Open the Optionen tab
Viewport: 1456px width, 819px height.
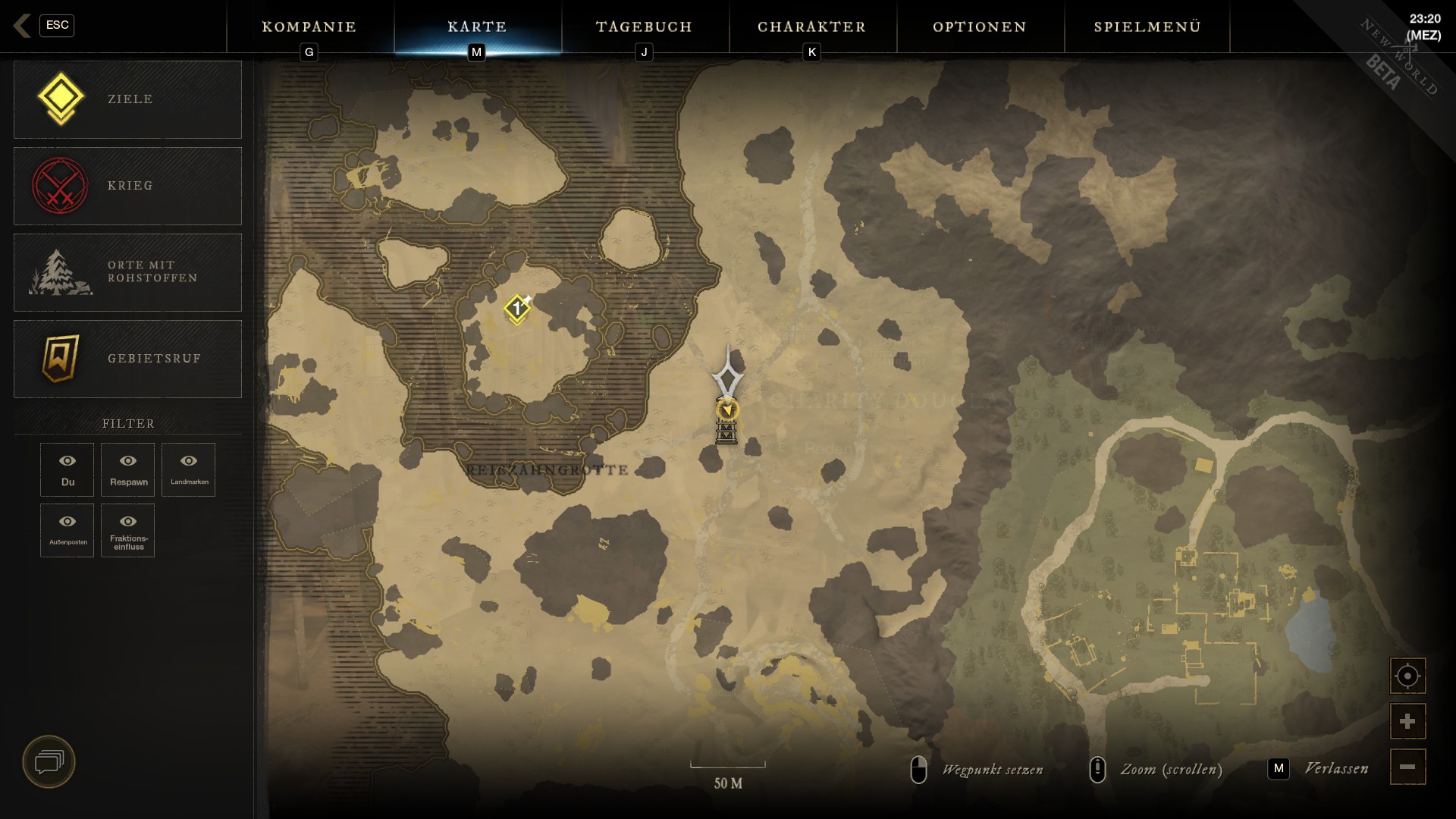(980, 27)
